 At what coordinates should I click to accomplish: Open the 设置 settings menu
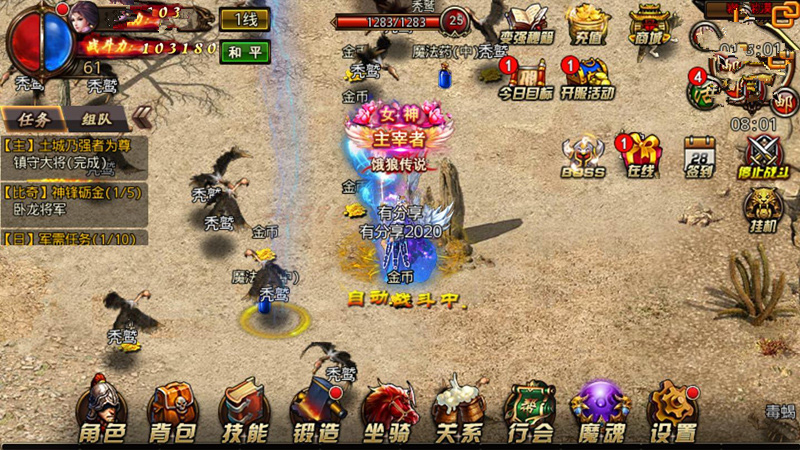click(x=673, y=410)
